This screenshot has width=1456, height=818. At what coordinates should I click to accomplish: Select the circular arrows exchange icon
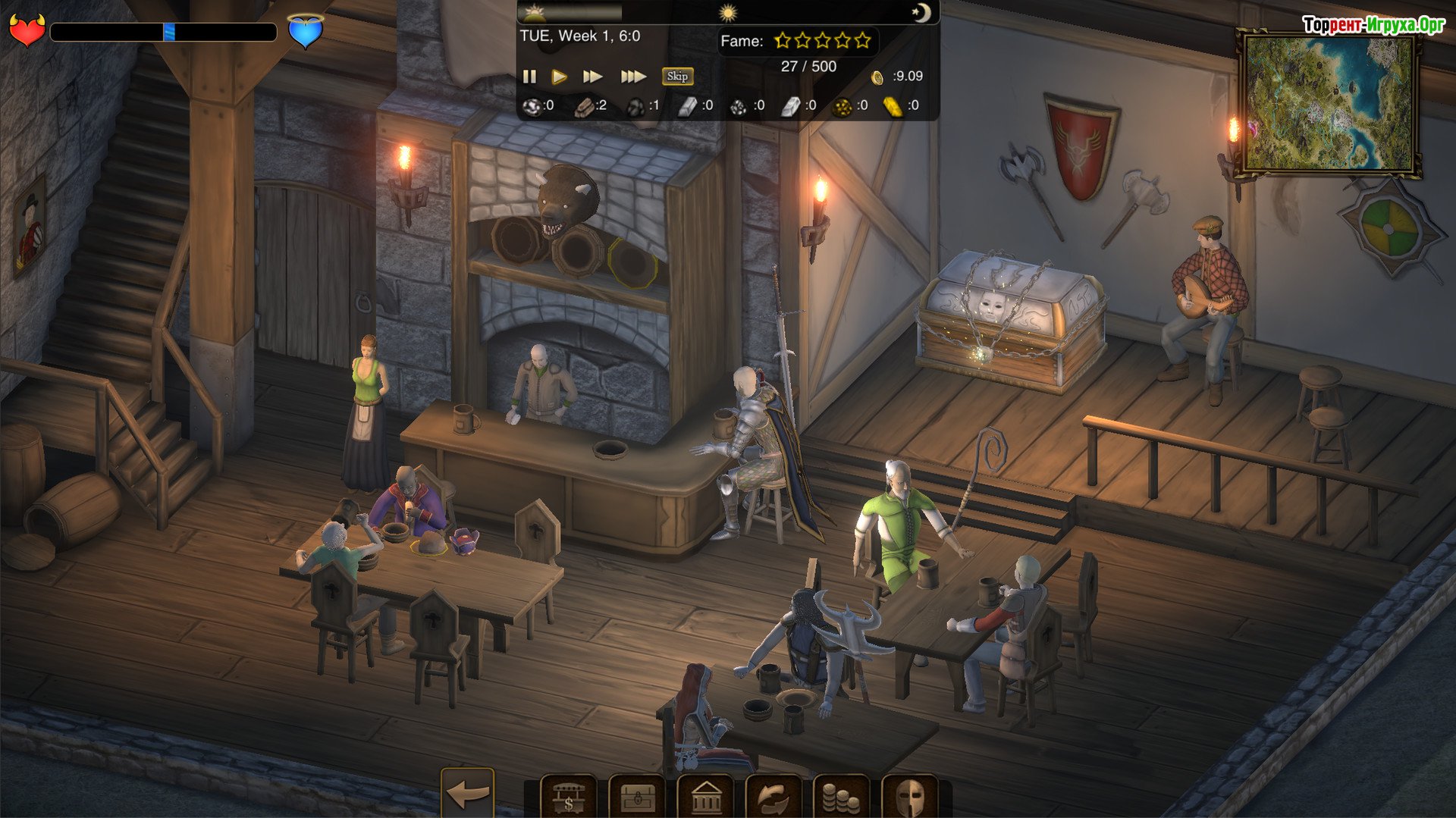(773, 796)
